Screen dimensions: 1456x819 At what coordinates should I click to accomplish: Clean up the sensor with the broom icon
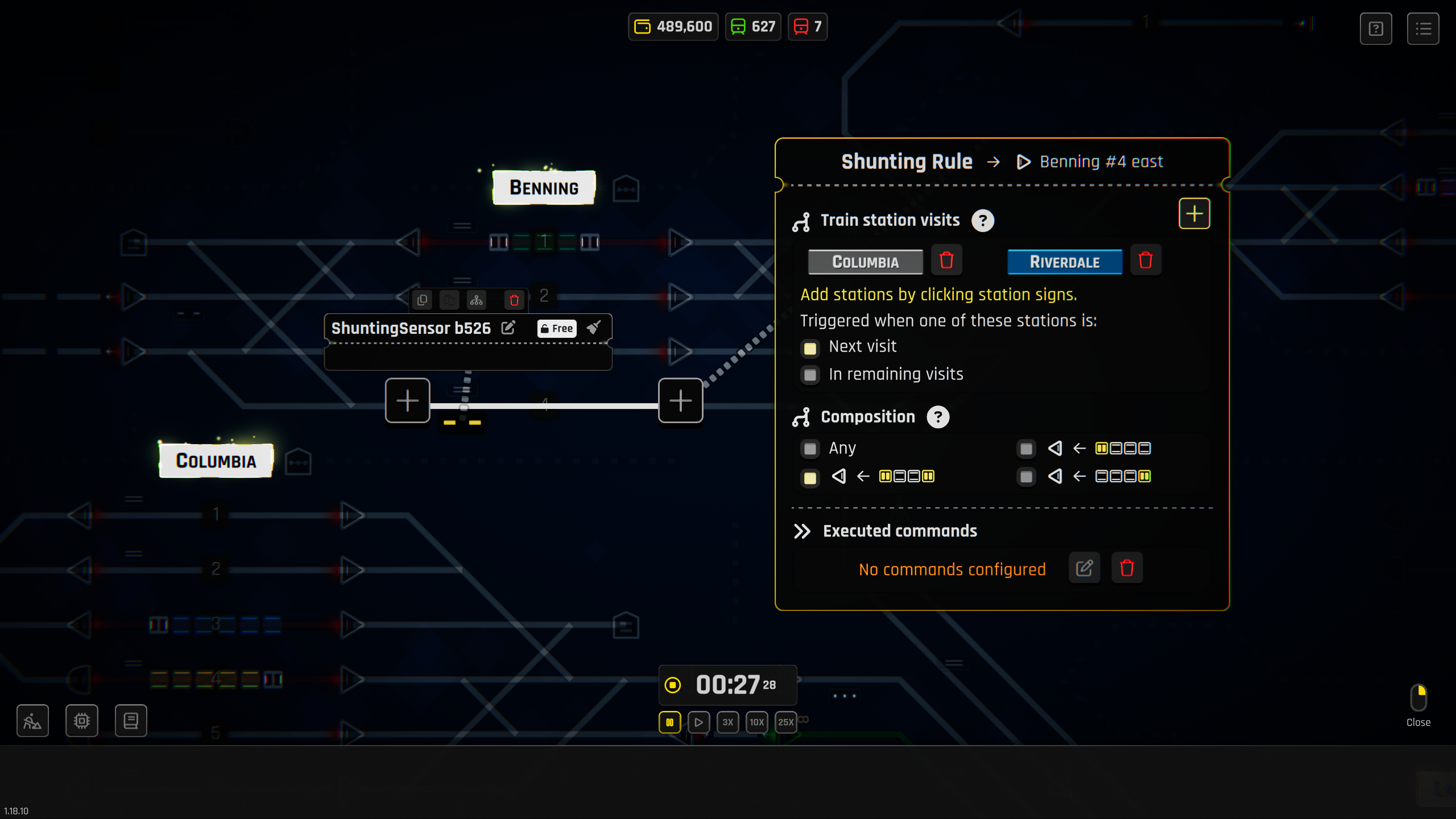pyautogui.click(x=594, y=327)
